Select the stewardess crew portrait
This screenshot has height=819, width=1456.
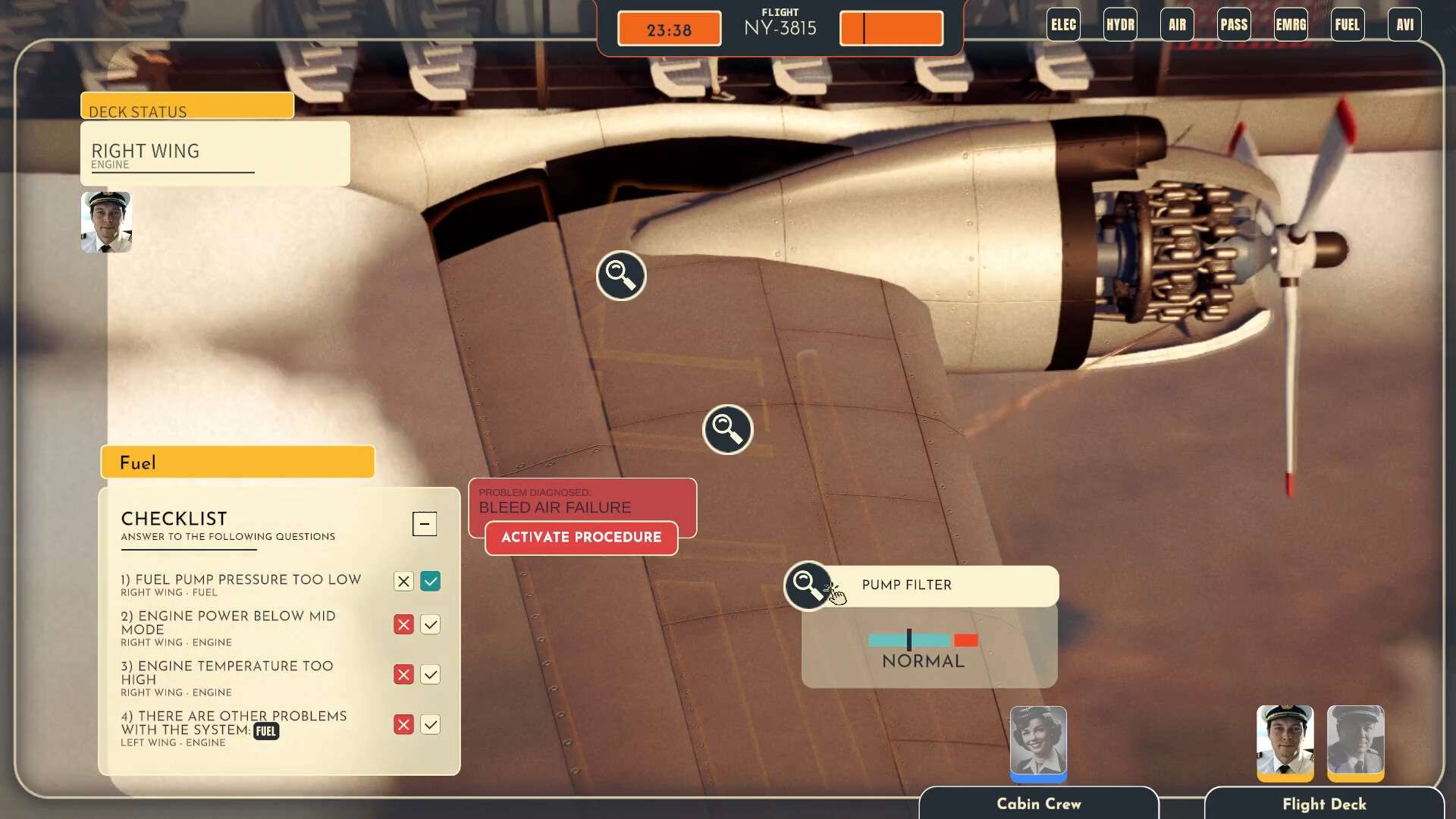tap(1038, 742)
